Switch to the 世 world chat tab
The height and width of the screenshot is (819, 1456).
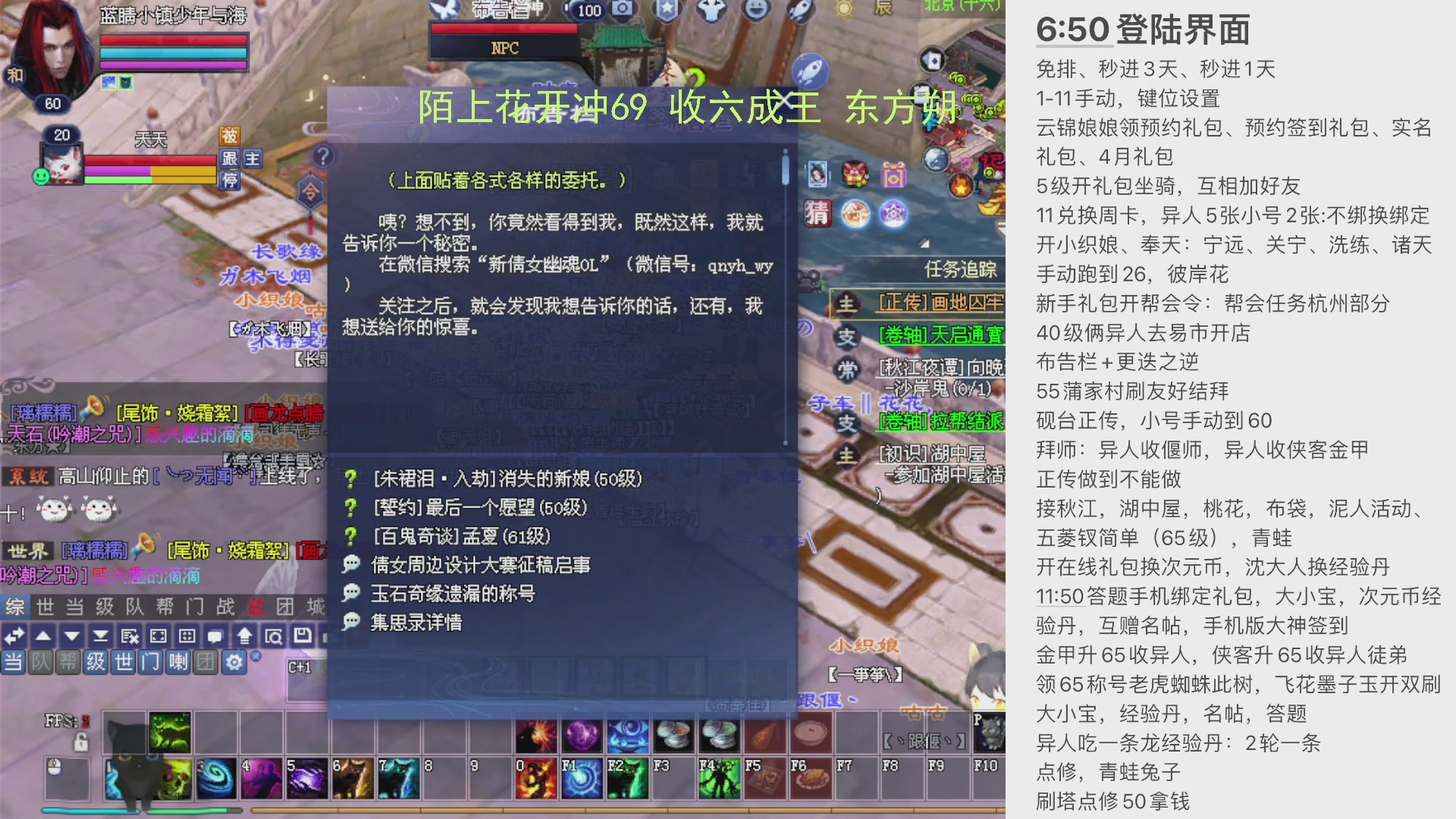[x=45, y=607]
